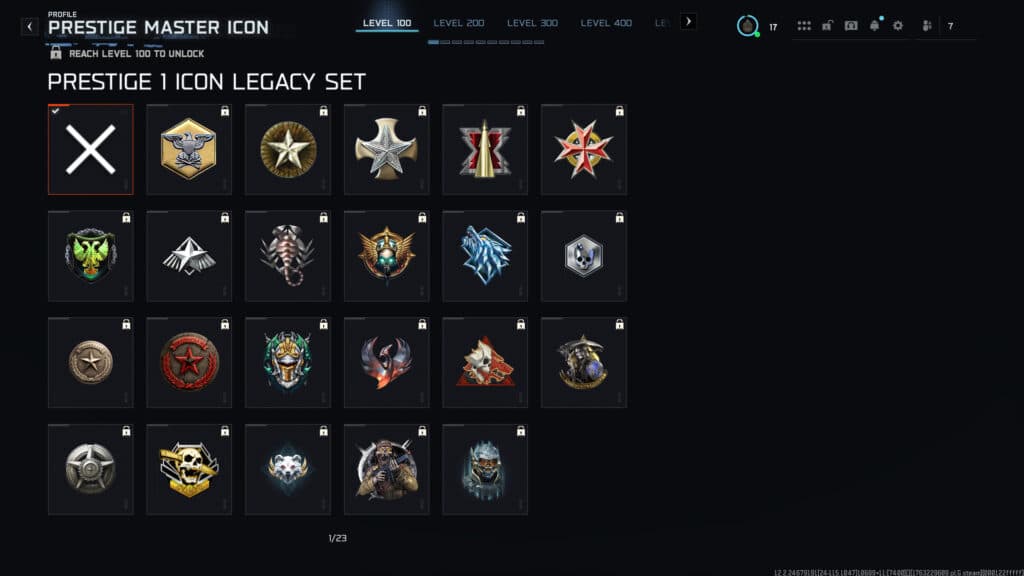Select the Level 400 tab
This screenshot has width=1024, height=576.
tap(606, 23)
